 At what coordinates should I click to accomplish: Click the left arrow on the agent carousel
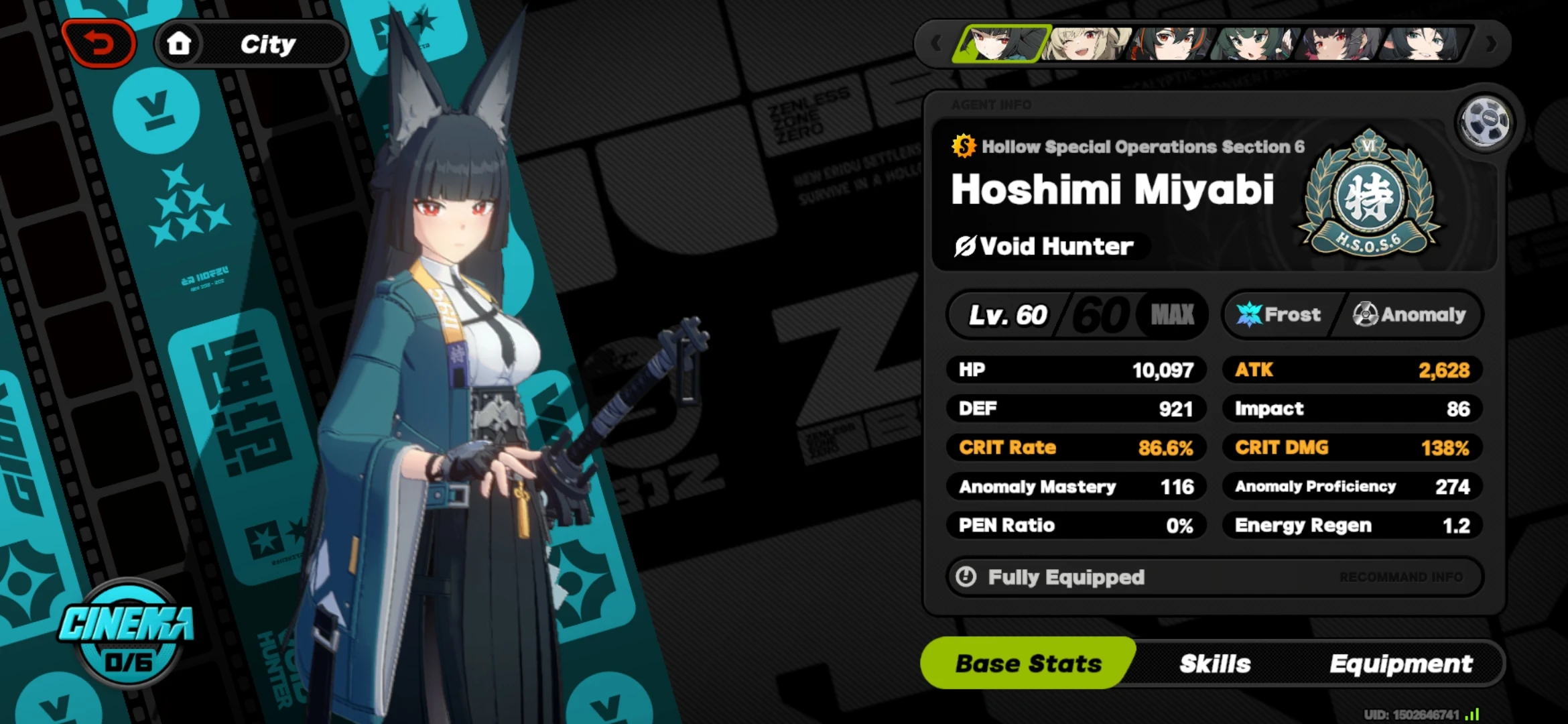935,43
